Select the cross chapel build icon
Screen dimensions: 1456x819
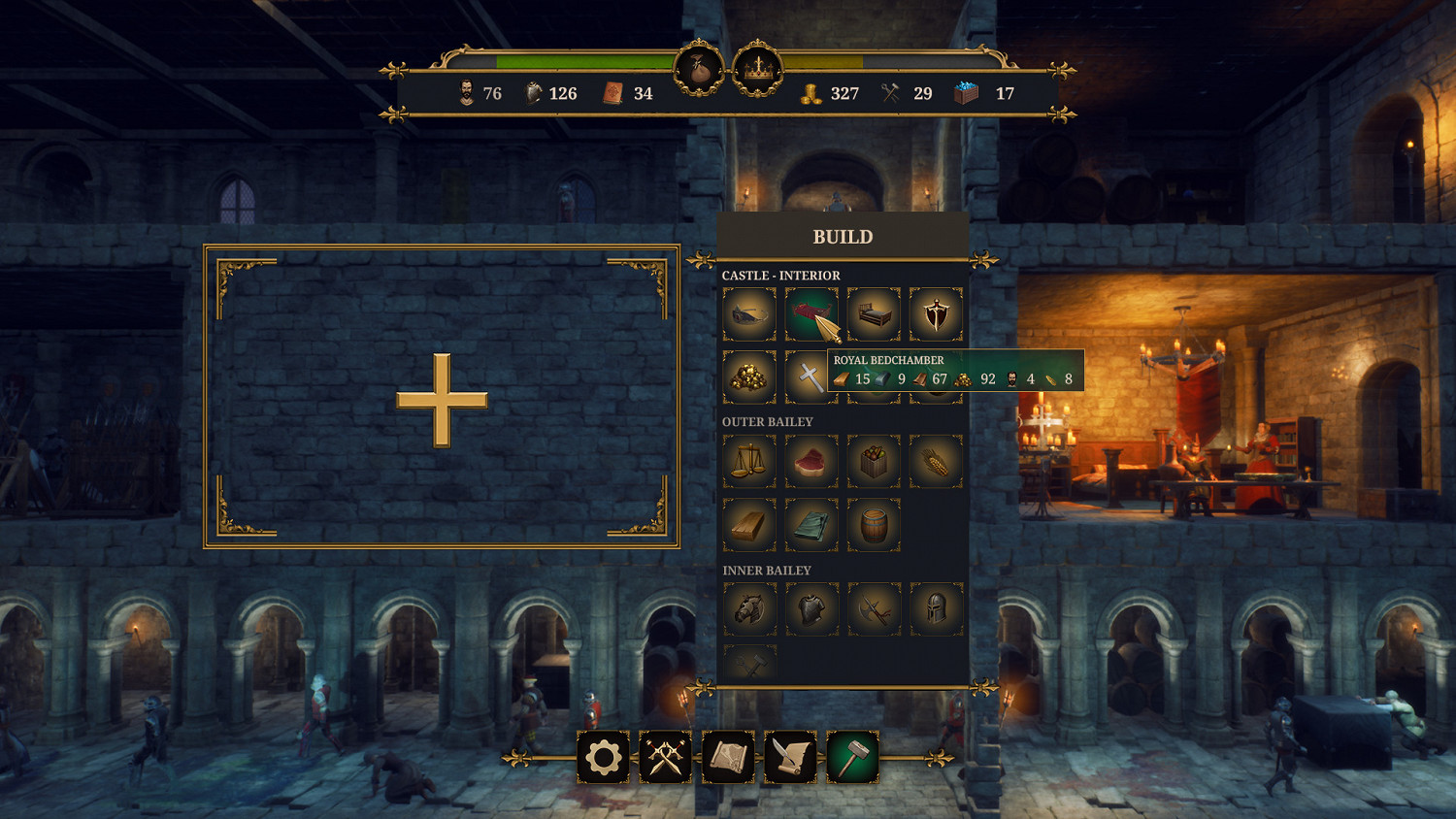pos(809,377)
